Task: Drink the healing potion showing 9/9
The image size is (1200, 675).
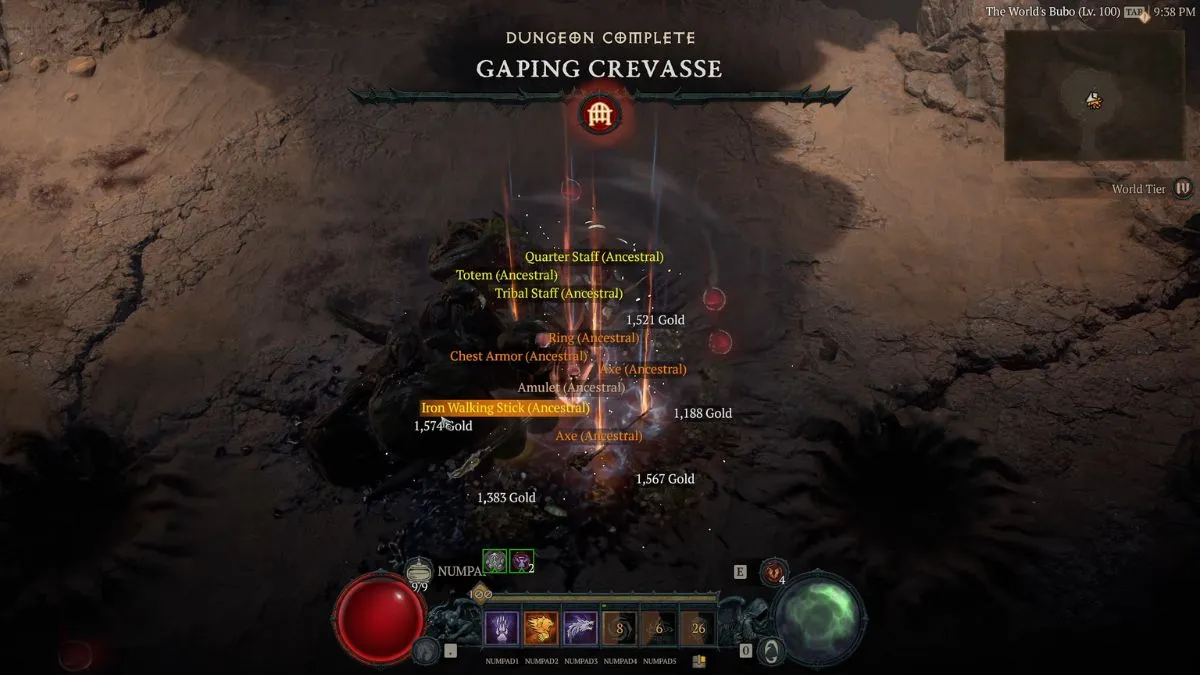Action: click(420, 570)
